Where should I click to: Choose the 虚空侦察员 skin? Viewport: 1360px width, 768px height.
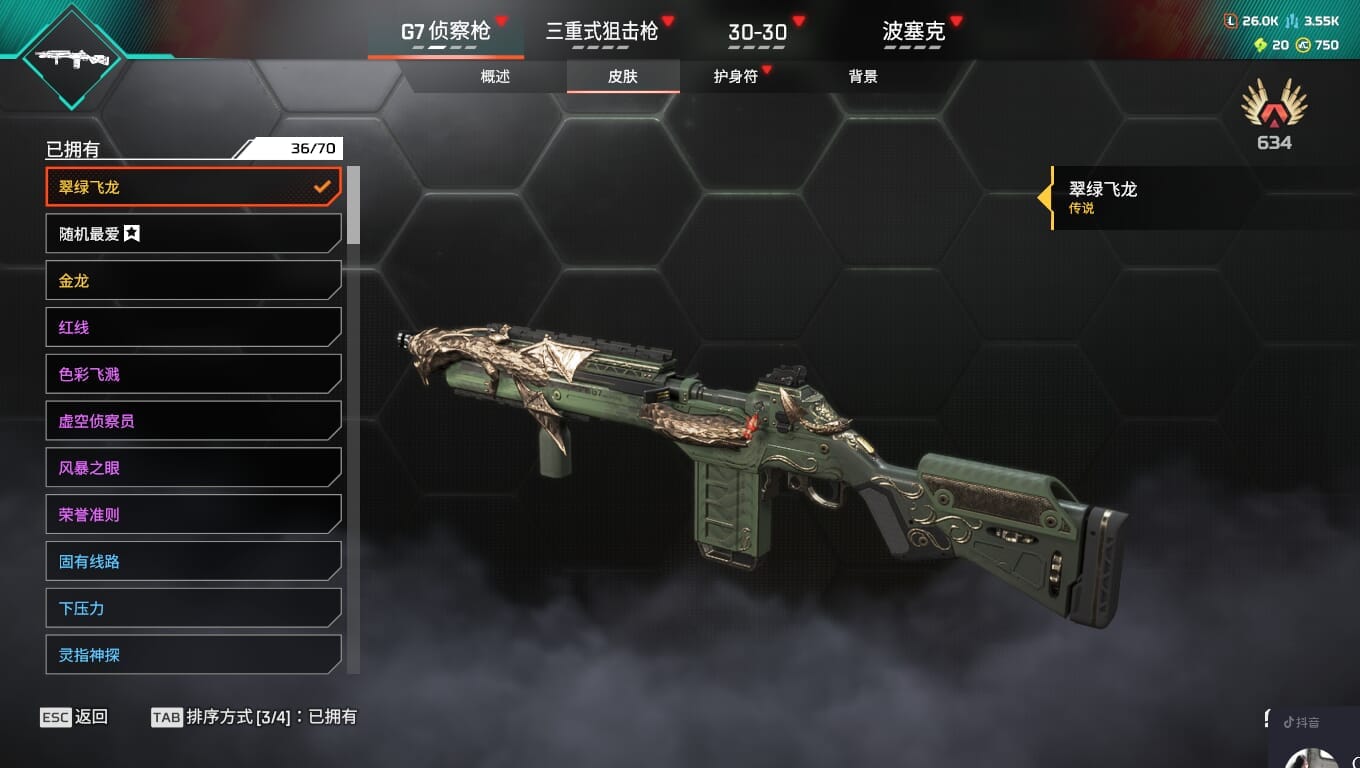(x=193, y=421)
